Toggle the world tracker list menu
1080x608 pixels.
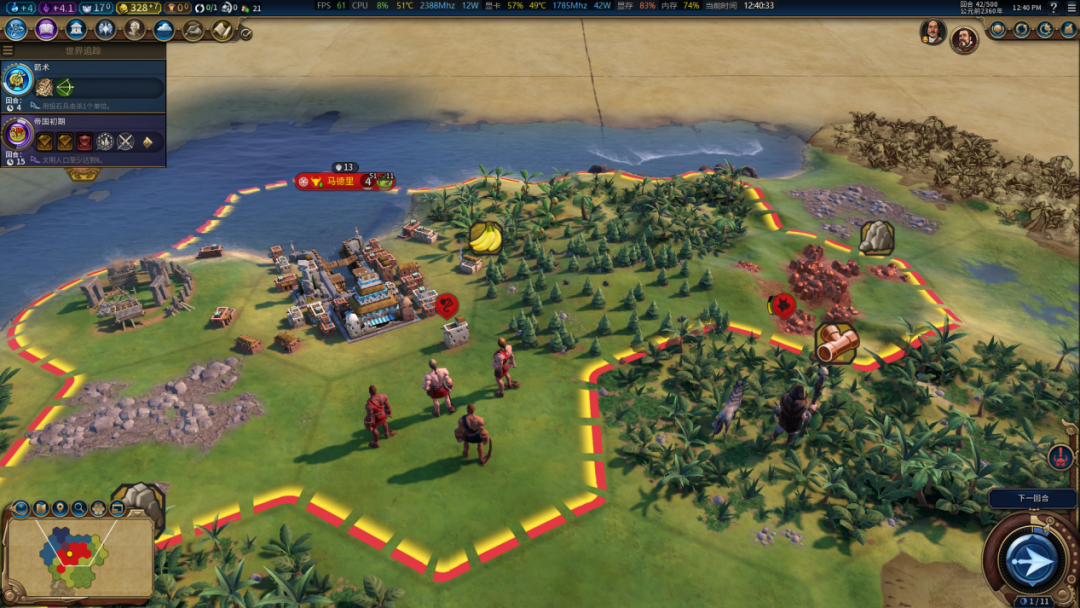[x=8, y=50]
